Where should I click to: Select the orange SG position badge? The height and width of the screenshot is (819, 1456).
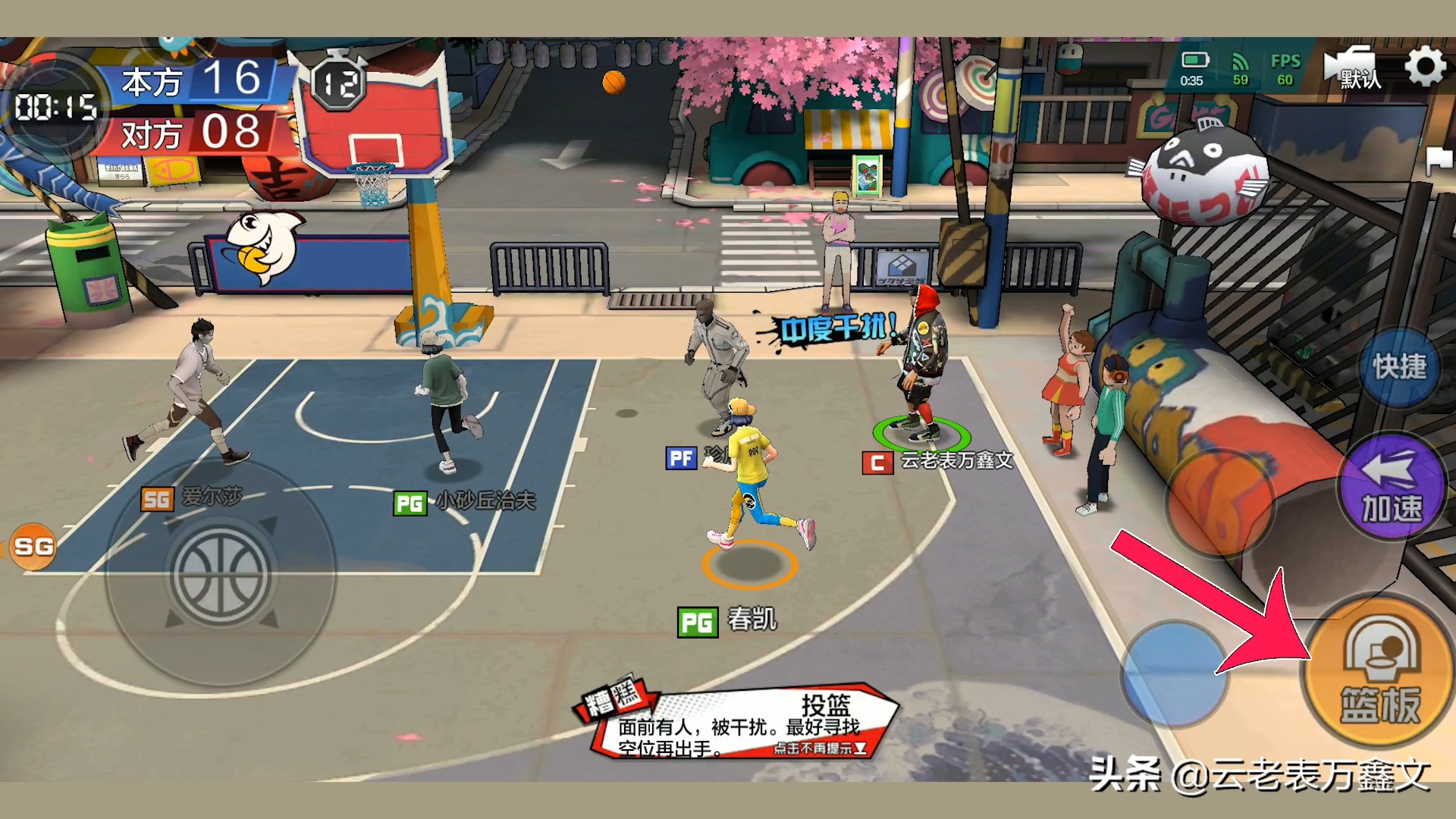coord(33,546)
